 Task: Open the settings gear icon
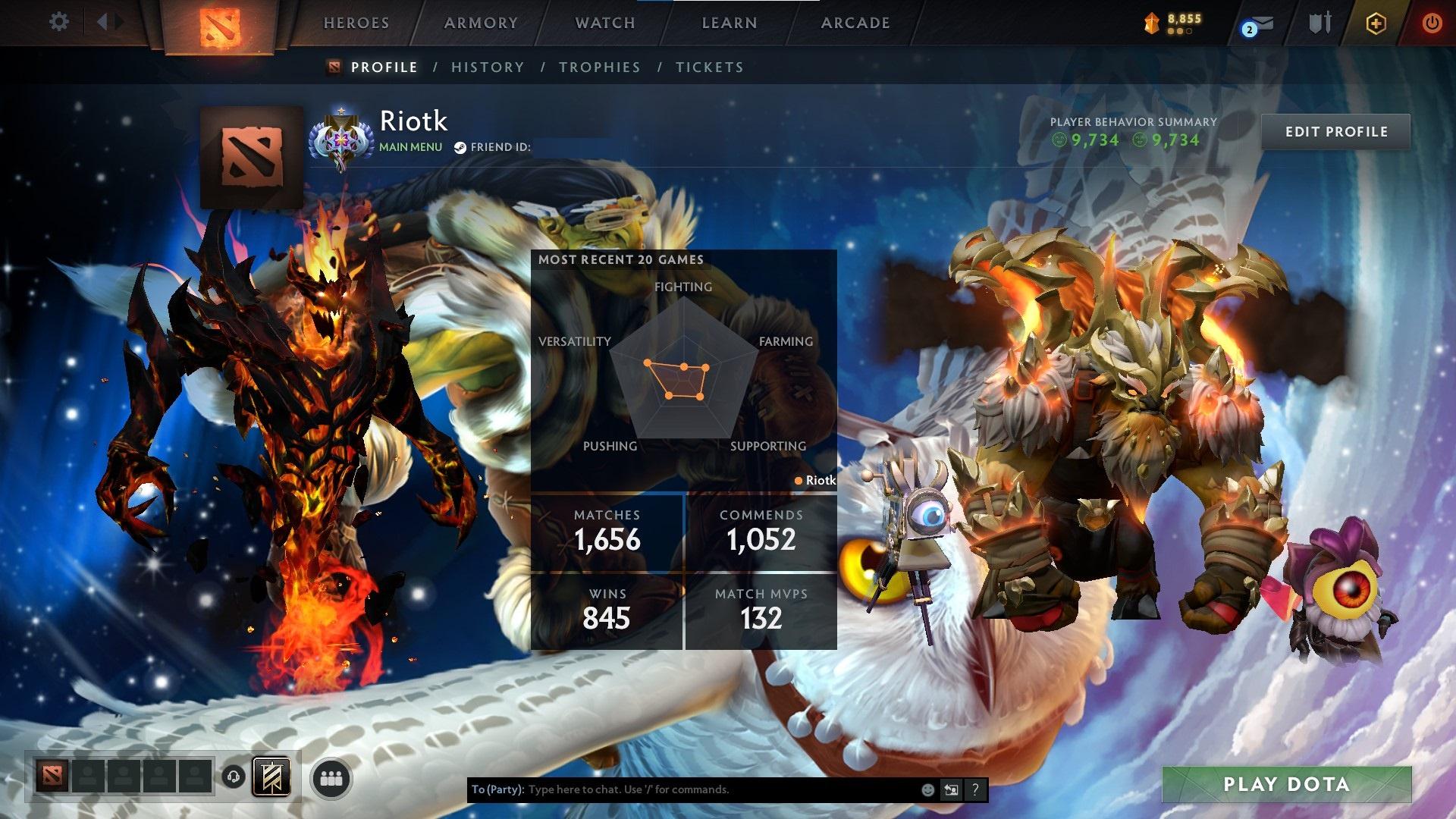pos(58,23)
